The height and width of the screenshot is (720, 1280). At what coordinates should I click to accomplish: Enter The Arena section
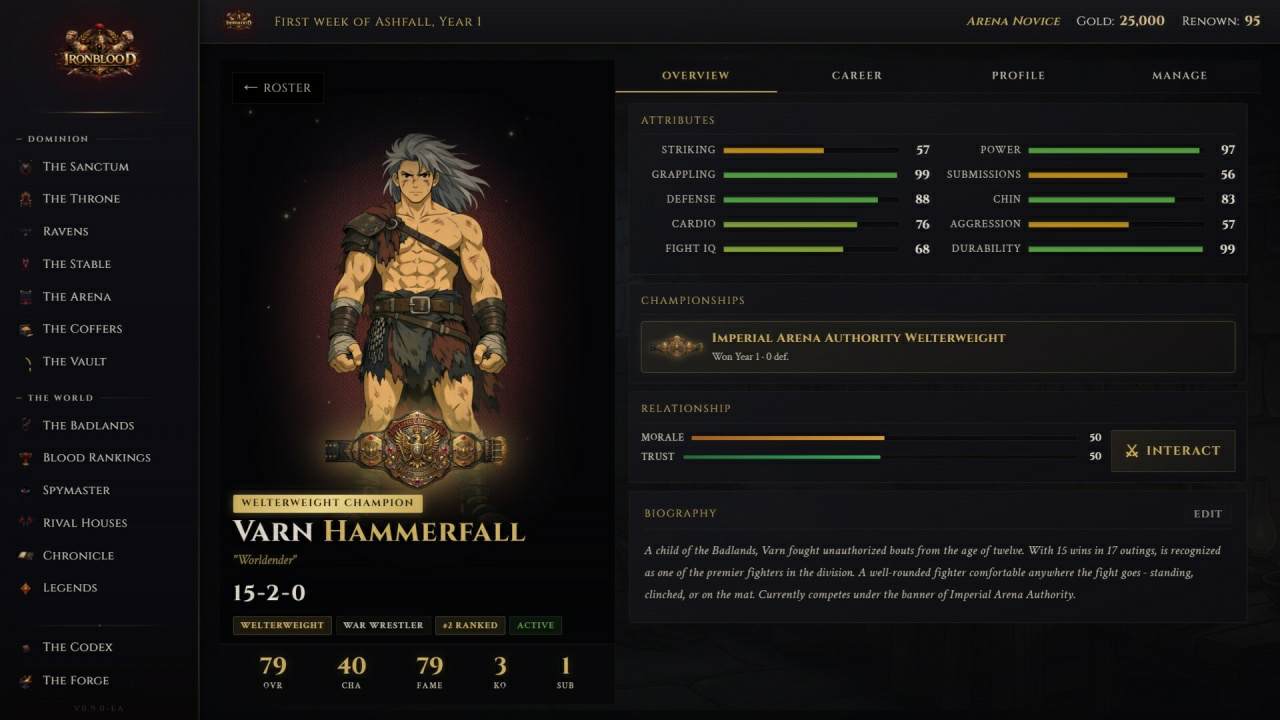(76, 297)
